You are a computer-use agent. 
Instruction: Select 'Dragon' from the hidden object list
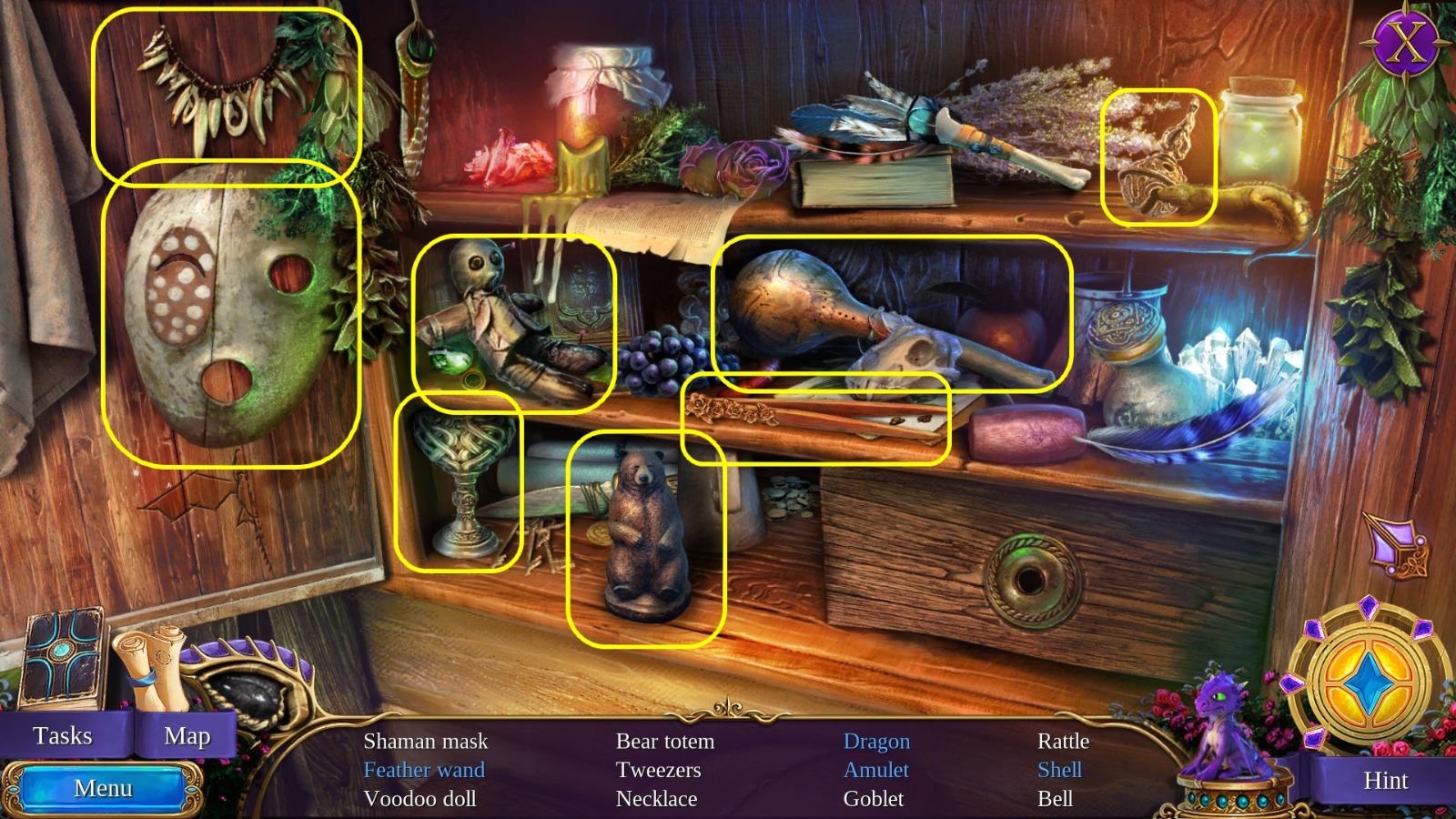(x=876, y=741)
